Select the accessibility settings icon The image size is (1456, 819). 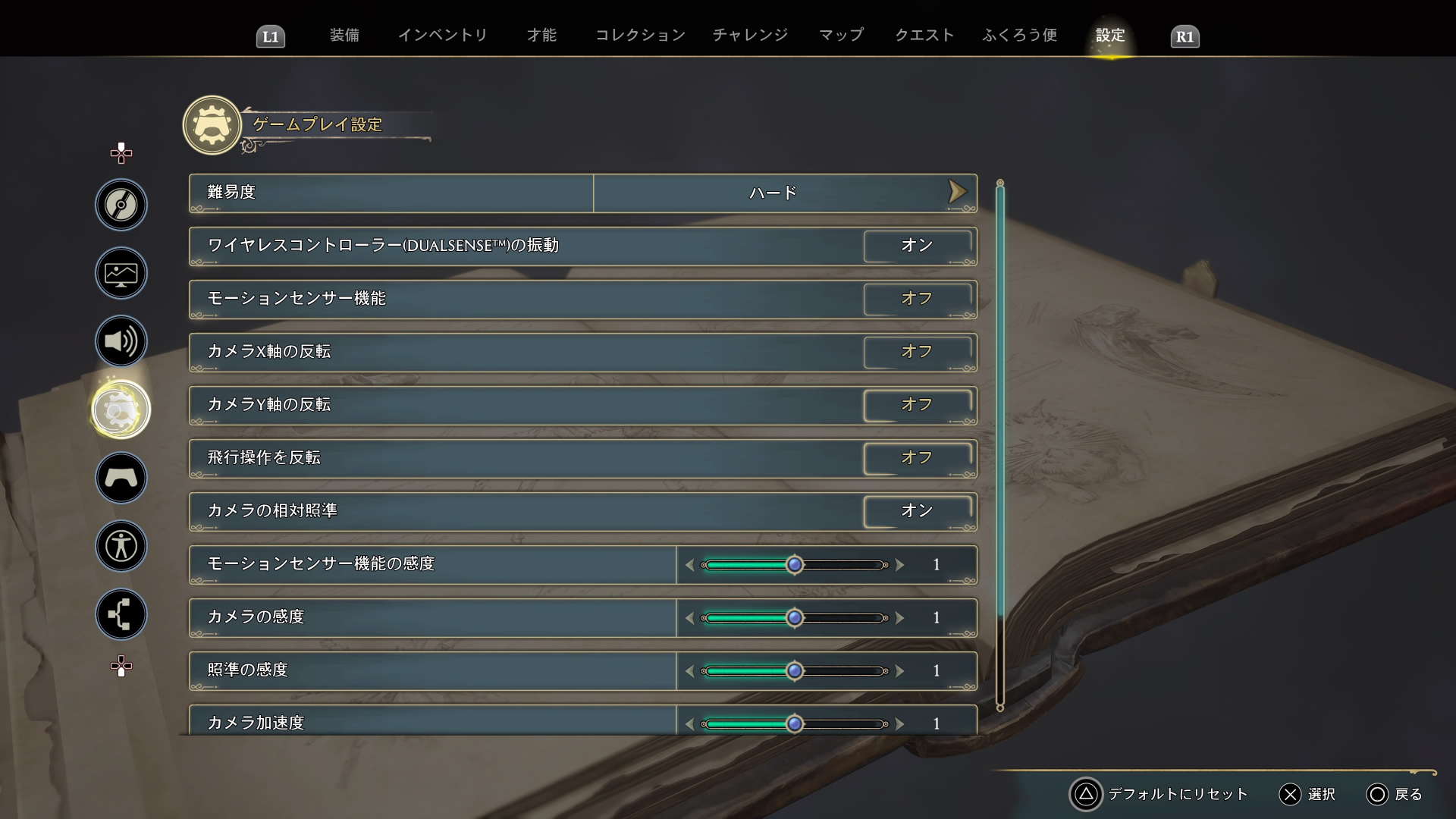pos(121,546)
